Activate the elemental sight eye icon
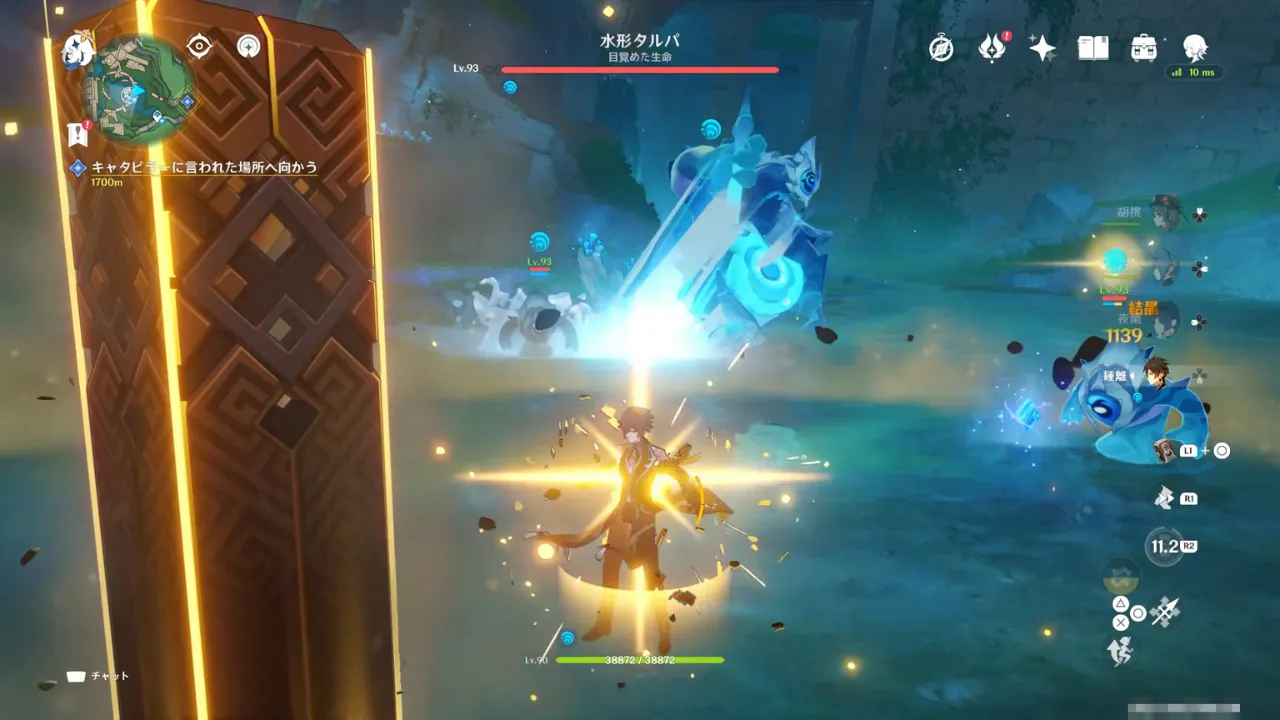Viewport: 1280px width, 720px height. [200, 46]
